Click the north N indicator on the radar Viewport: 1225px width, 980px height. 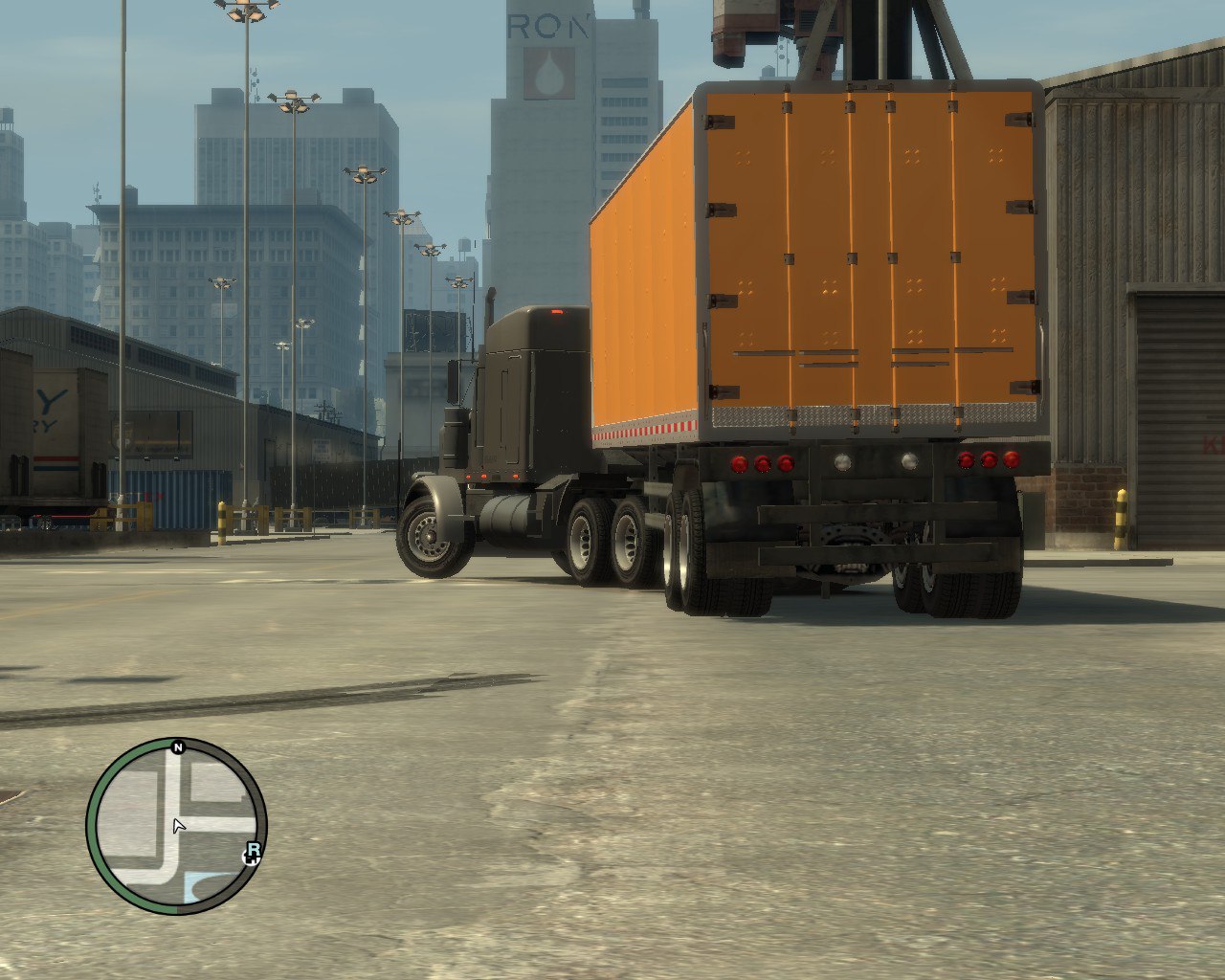(x=177, y=747)
